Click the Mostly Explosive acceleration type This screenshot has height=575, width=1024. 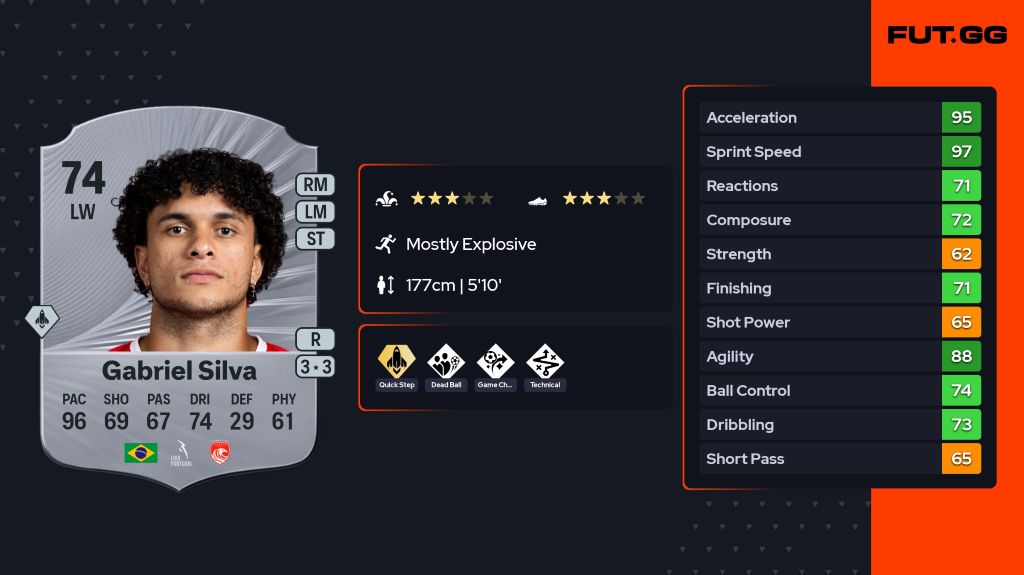(470, 244)
